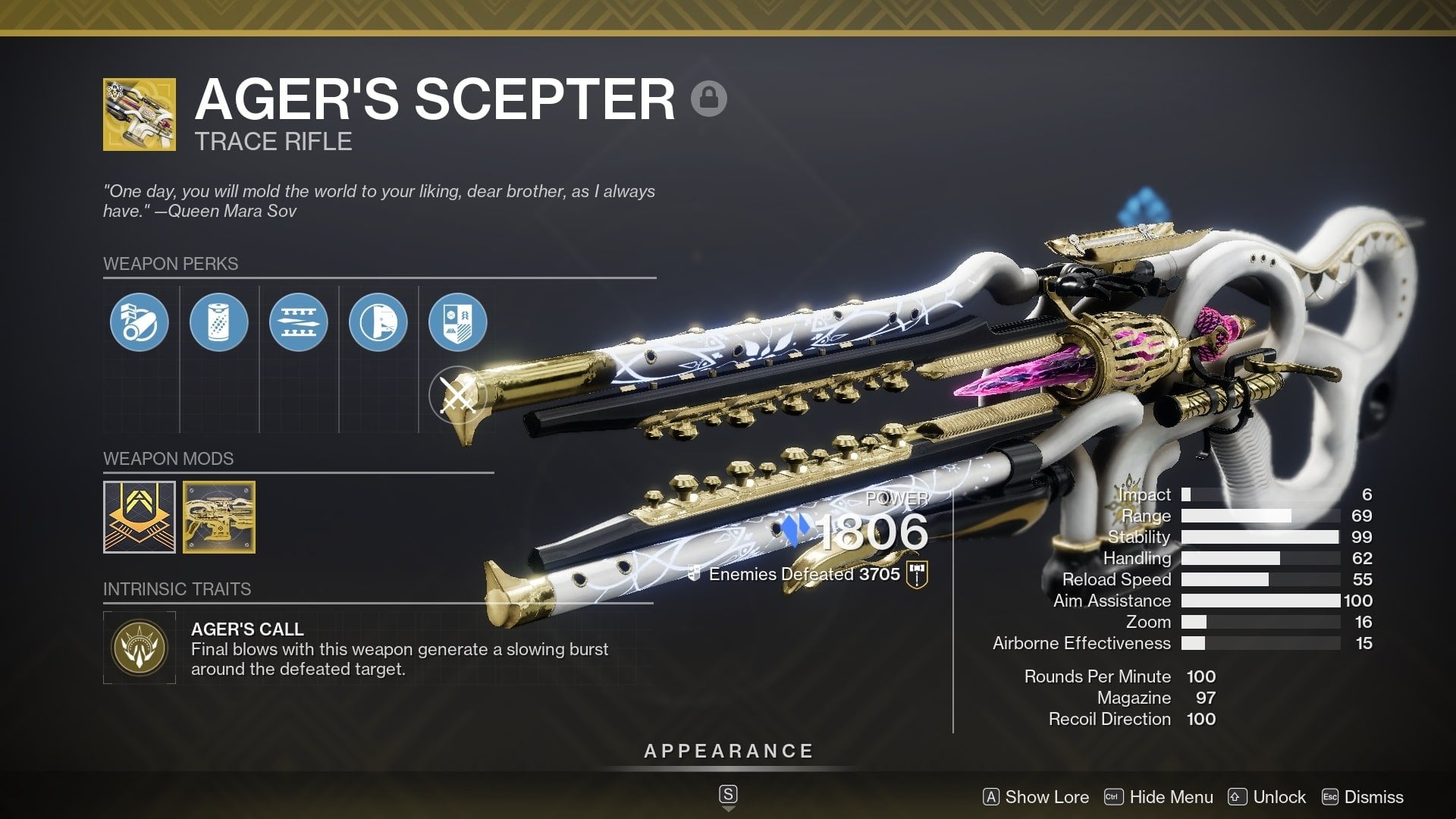The image size is (1456, 819).
Task: Inspect the stock perk icon
Action: (379, 322)
